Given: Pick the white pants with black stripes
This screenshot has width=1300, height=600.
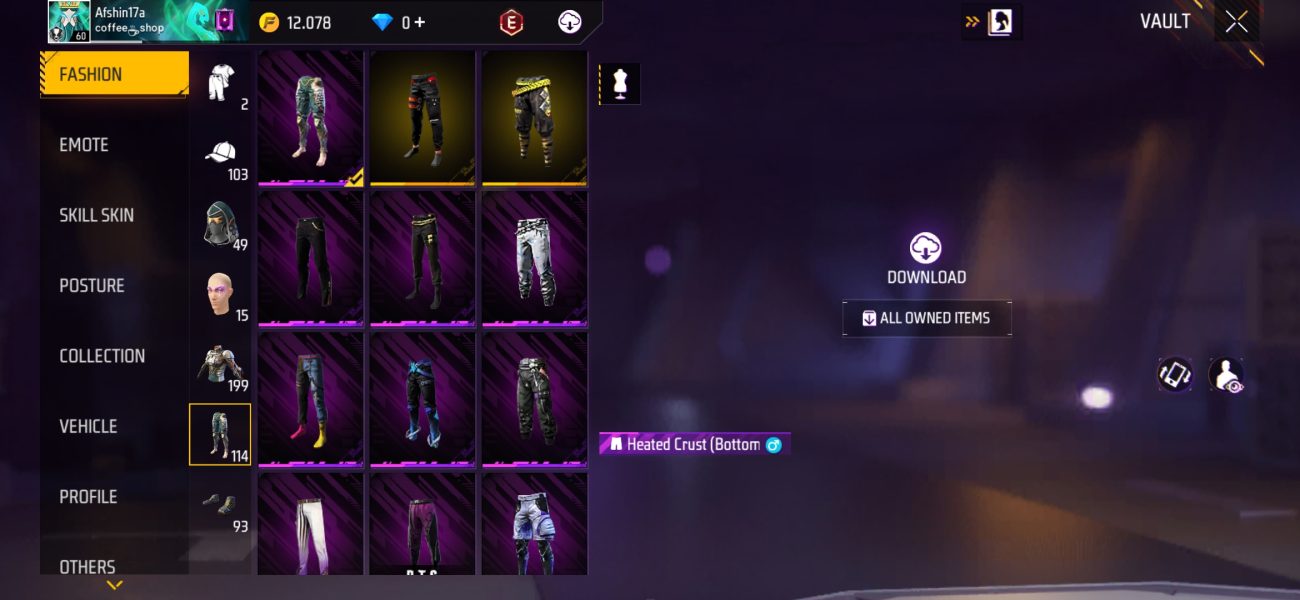Looking at the screenshot, I should pos(310,524).
